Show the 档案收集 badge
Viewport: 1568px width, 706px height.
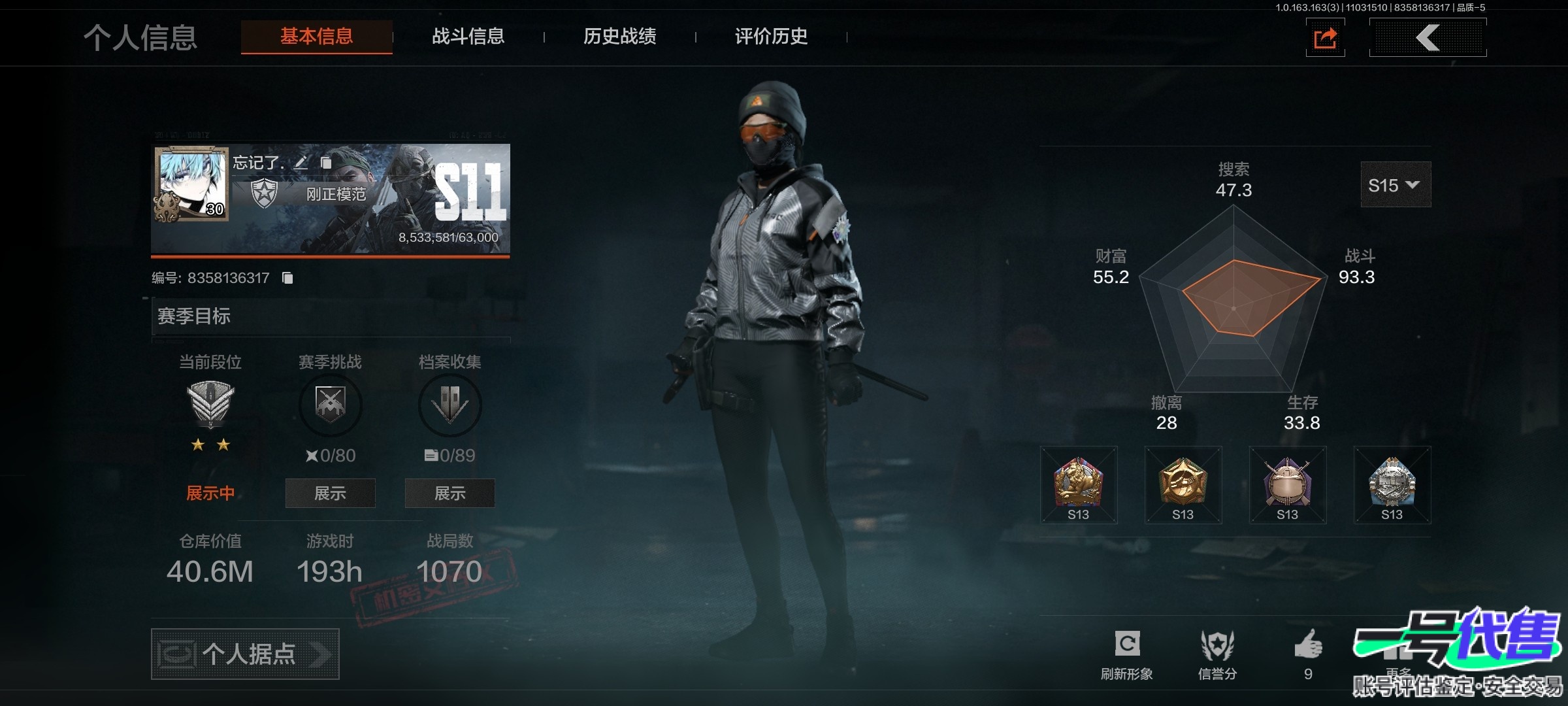pyautogui.click(x=449, y=493)
